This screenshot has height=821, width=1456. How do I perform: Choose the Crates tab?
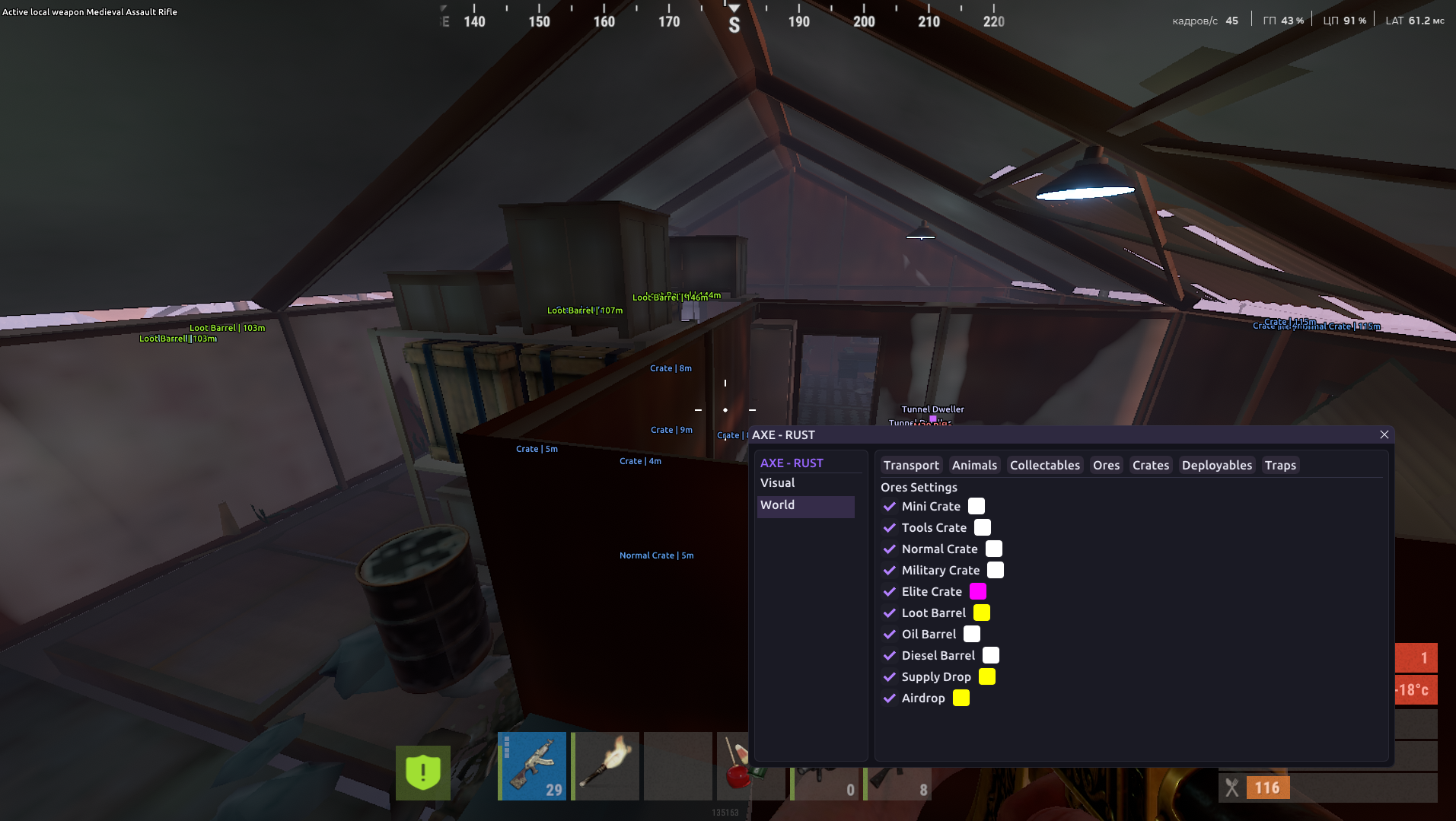pos(1150,466)
